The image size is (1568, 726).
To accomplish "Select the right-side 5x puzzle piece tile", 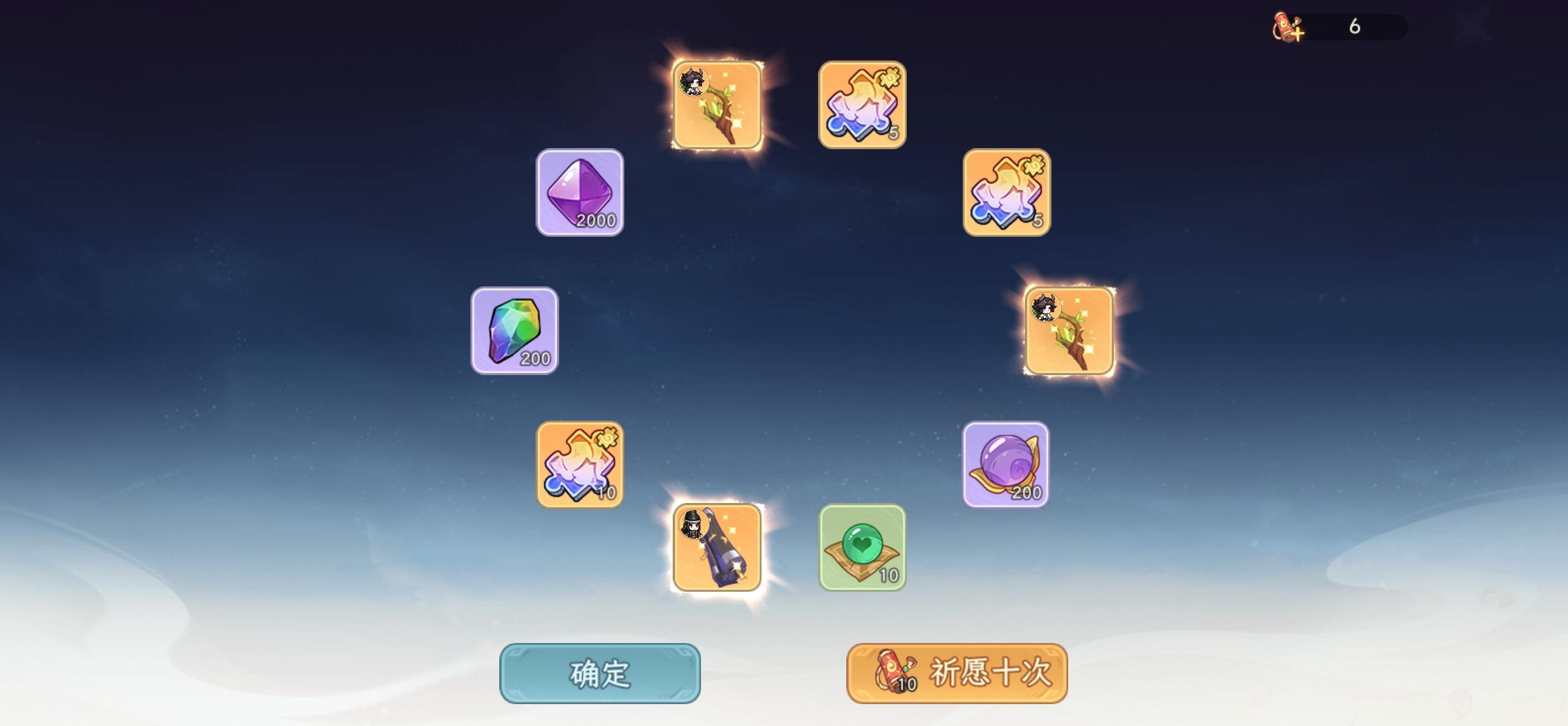I will click(x=1005, y=194).
